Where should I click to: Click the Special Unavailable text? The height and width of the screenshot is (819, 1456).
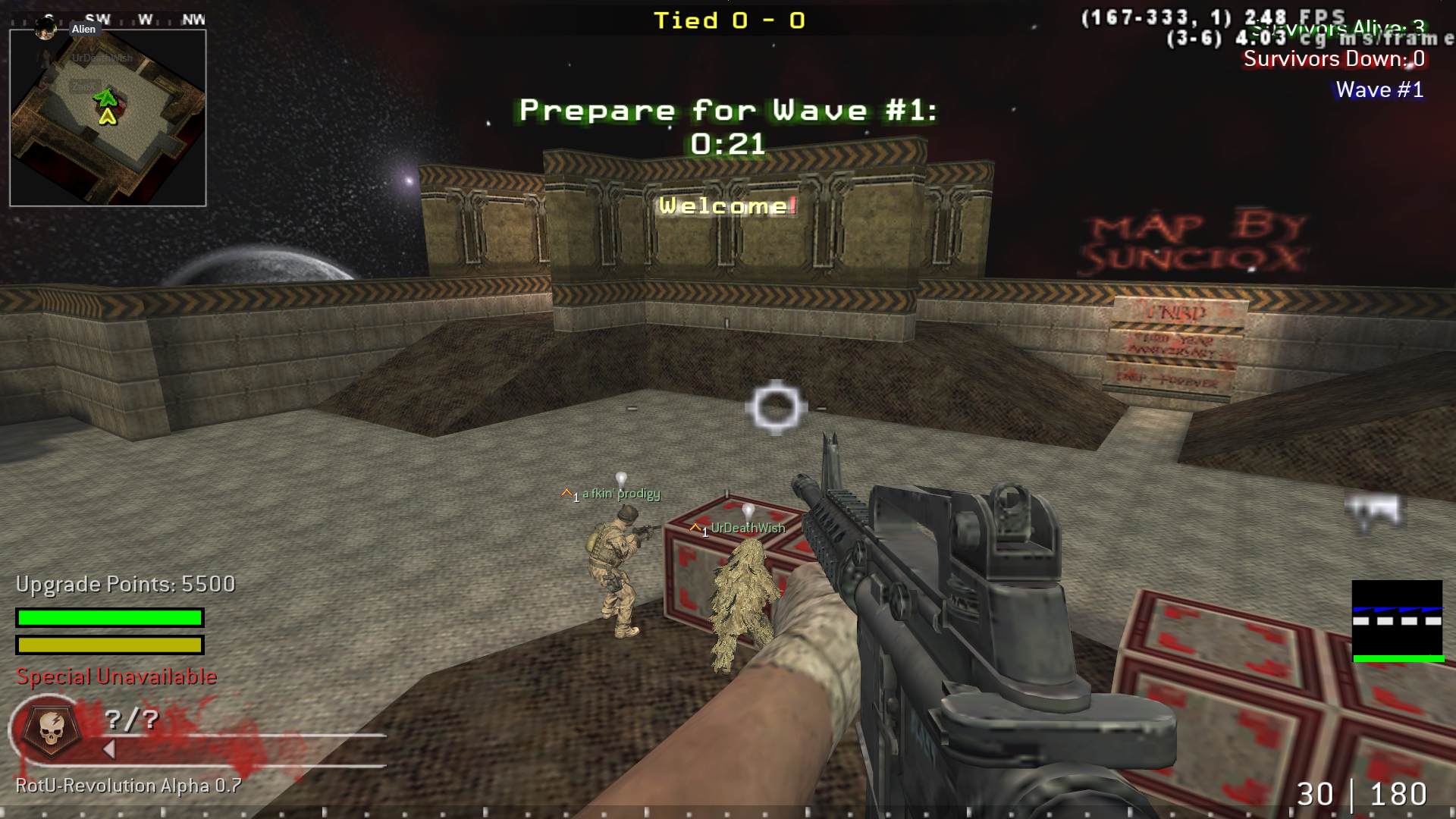(x=116, y=676)
